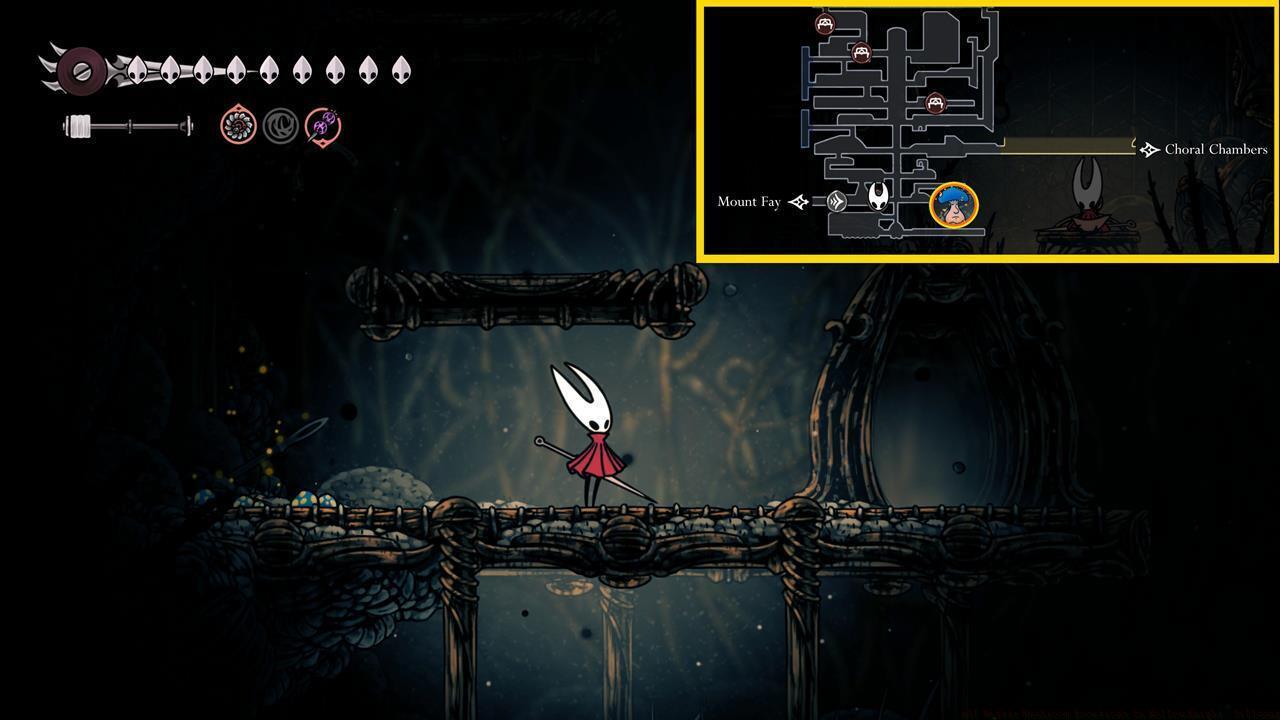Viewport: 1280px width, 720px height.
Task: Select the Mount Fay label
Action: click(748, 201)
